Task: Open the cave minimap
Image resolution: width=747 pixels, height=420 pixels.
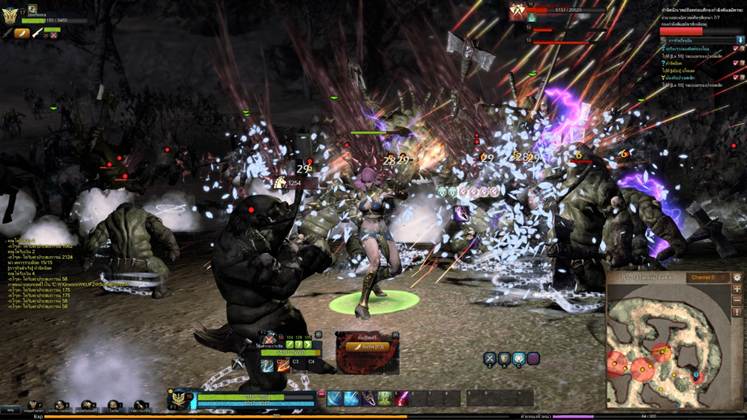Action: 675,338
